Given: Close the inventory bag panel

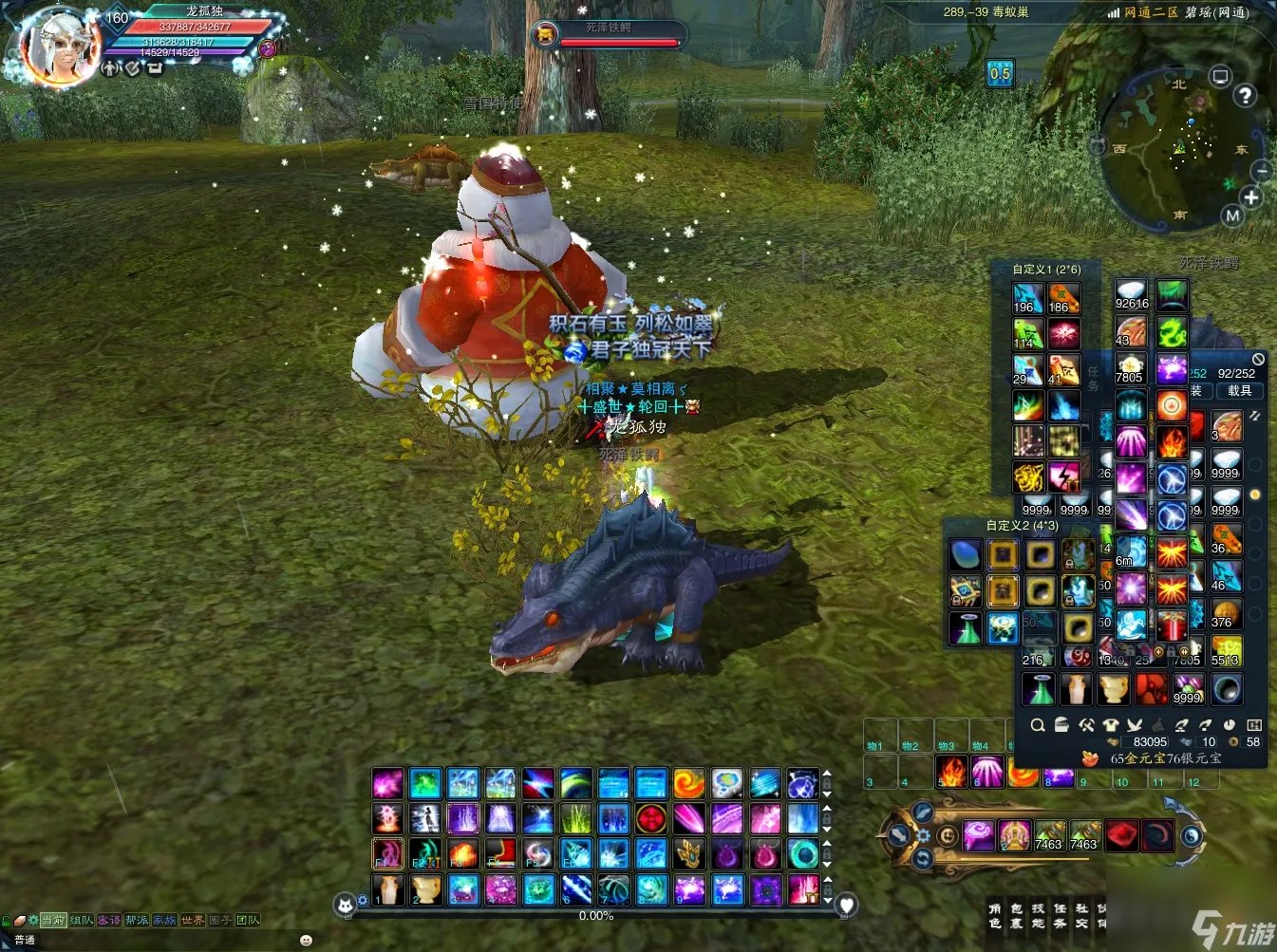Looking at the screenshot, I should click(x=1258, y=359).
